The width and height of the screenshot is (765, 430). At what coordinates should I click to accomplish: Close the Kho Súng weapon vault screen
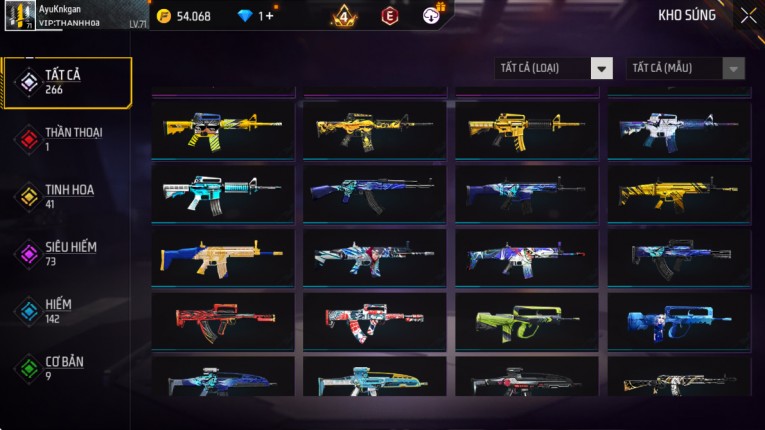click(748, 16)
